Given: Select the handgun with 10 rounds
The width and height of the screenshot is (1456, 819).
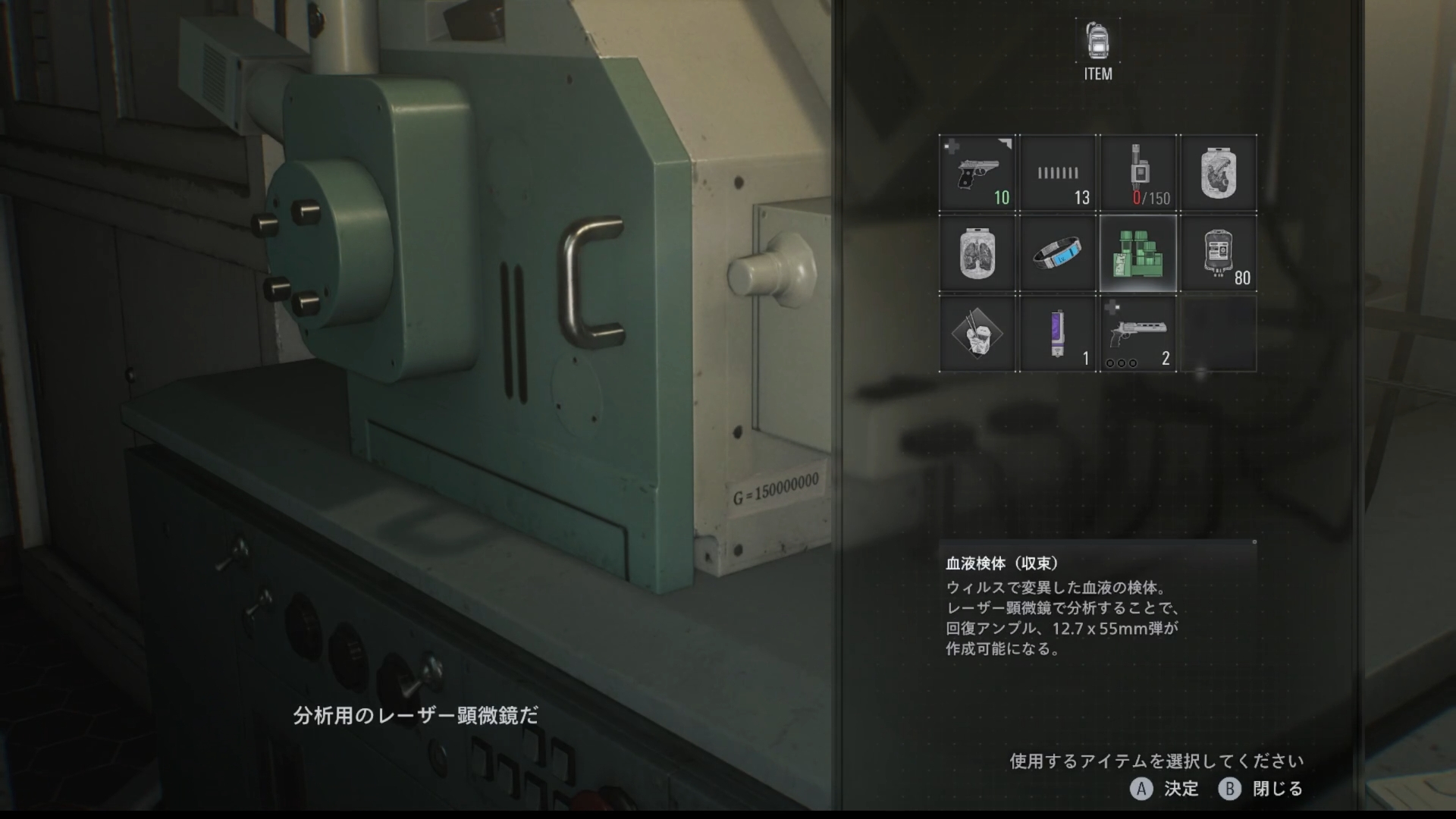Looking at the screenshot, I should pos(977,173).
